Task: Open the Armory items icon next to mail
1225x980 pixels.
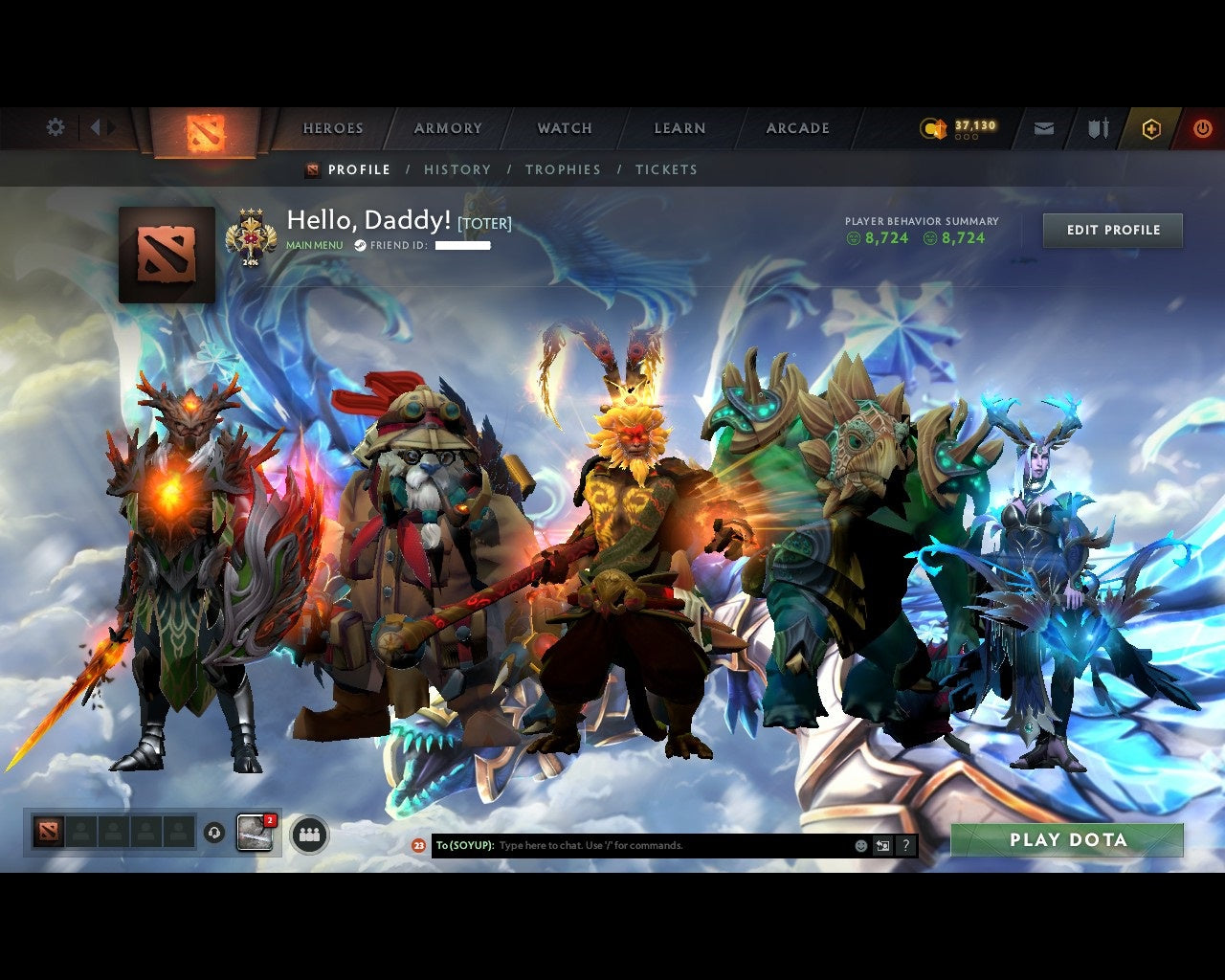Action: (x=1097, y=126)
